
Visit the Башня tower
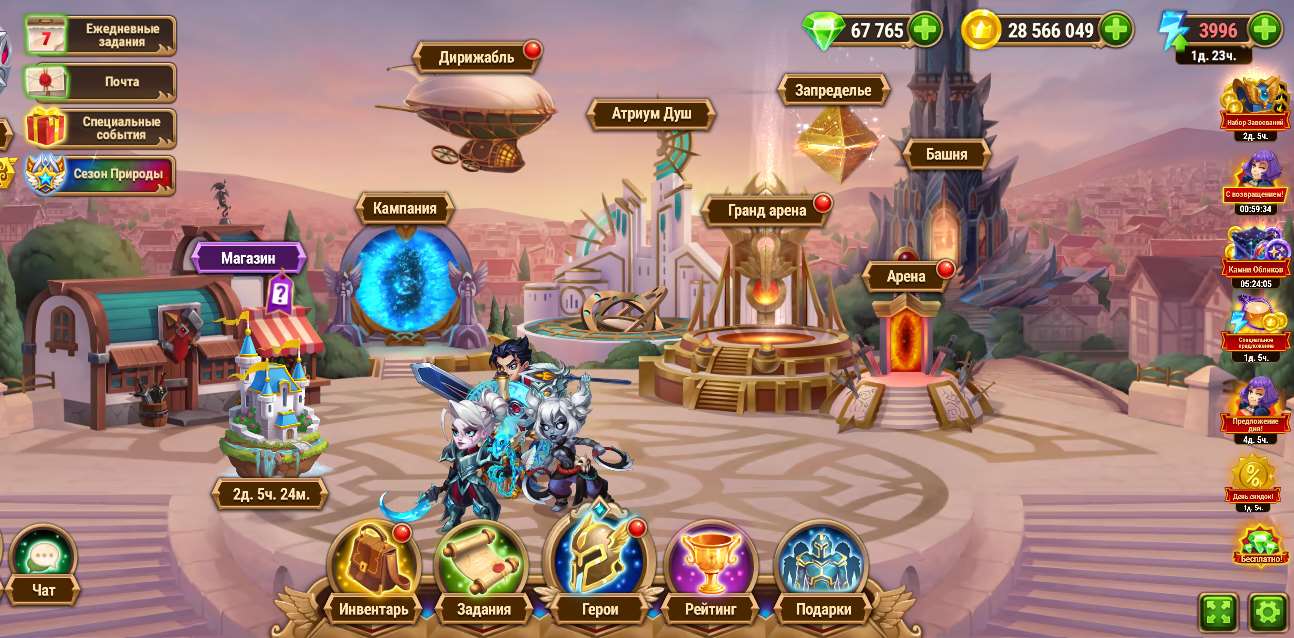pos(946,154)
